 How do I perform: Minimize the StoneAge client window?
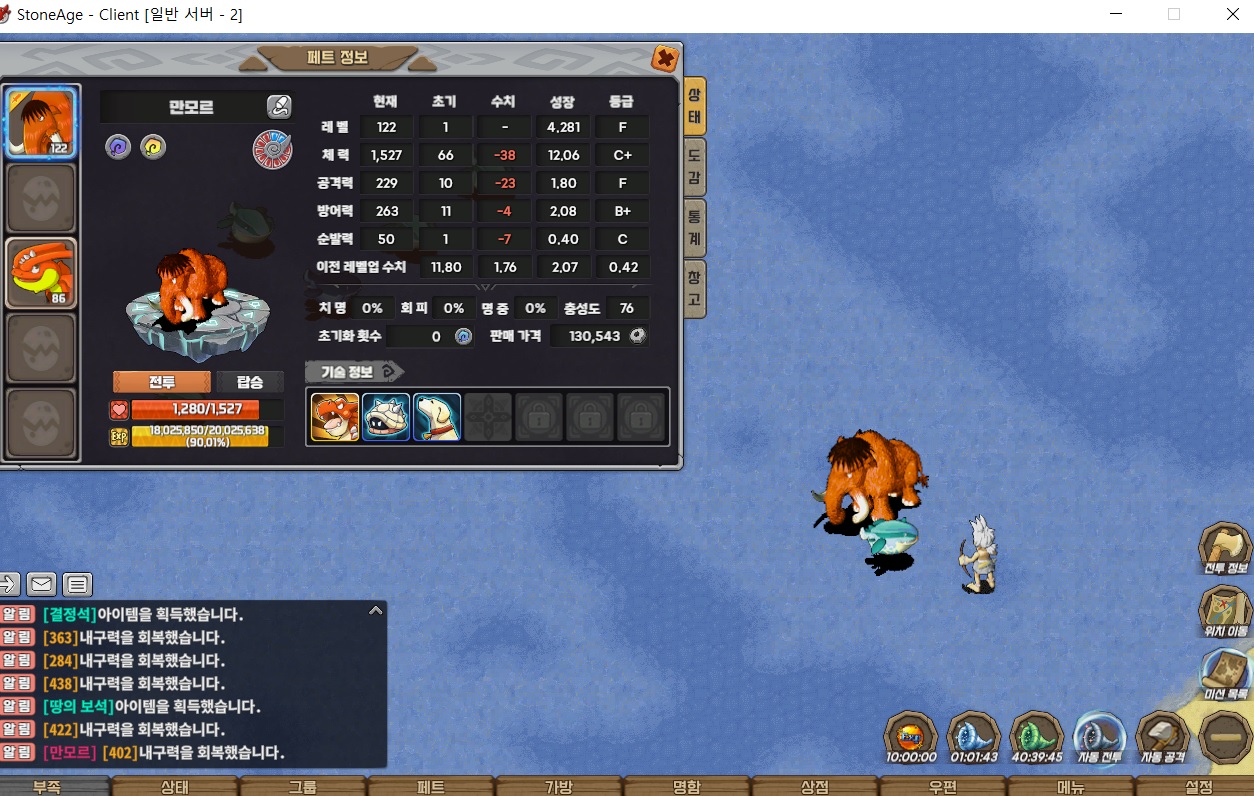click(1116, 15)
